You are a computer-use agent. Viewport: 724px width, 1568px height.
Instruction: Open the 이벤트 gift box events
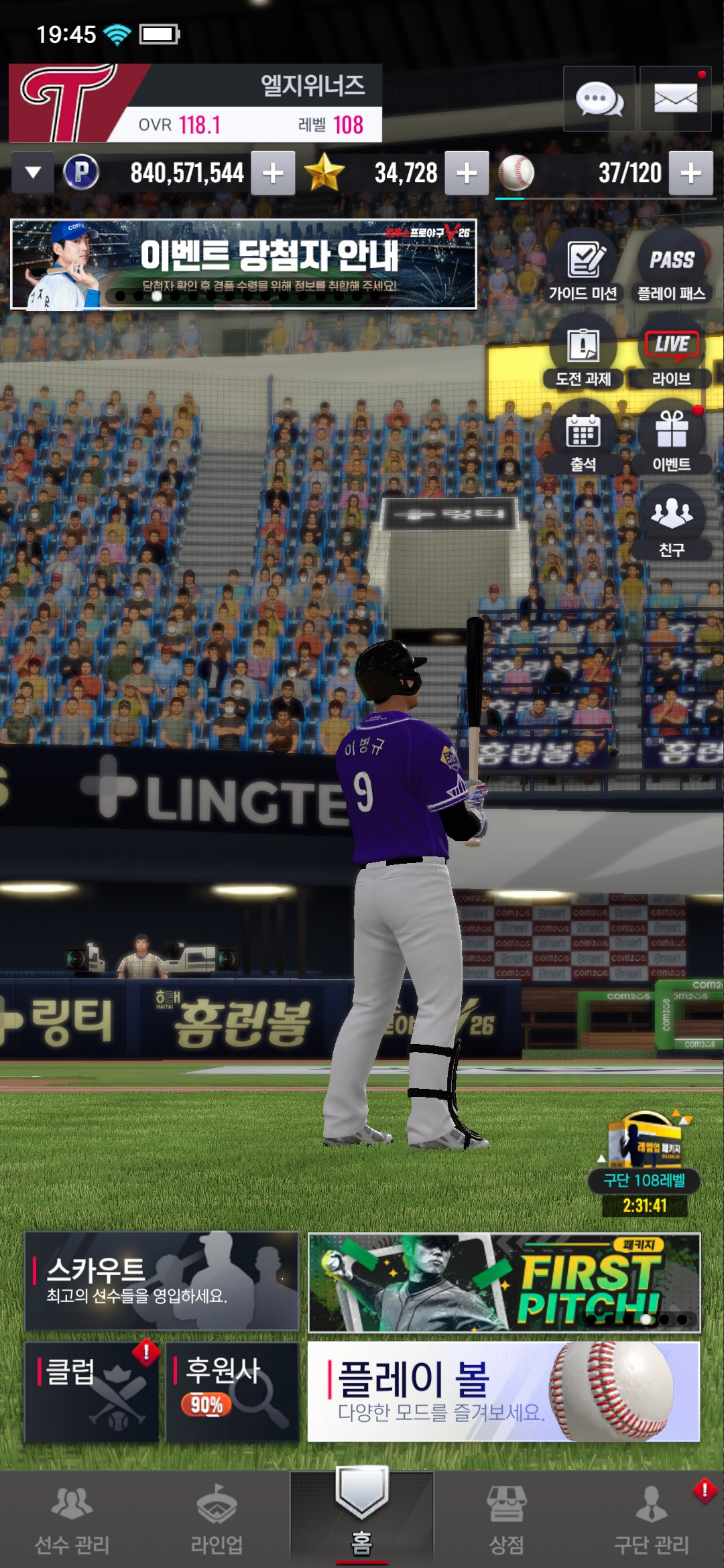672,439
